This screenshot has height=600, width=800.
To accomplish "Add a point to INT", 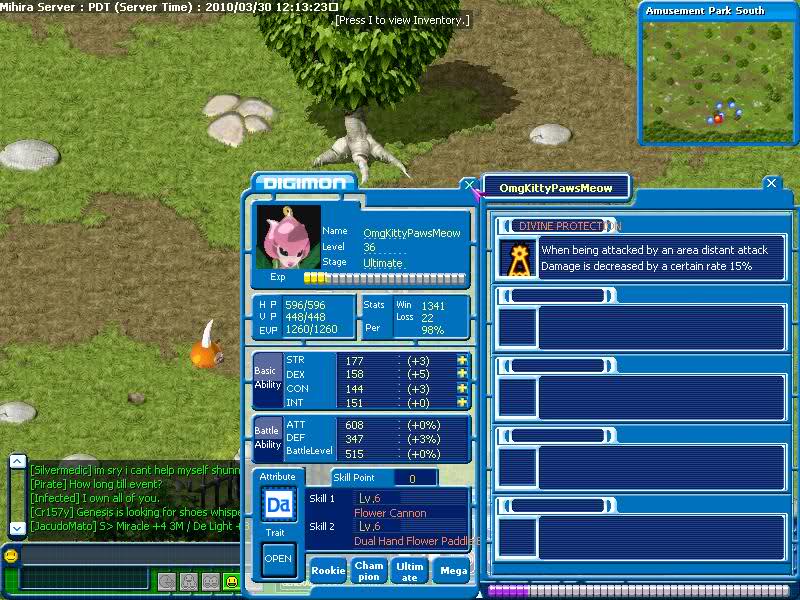I will (462, 402).
